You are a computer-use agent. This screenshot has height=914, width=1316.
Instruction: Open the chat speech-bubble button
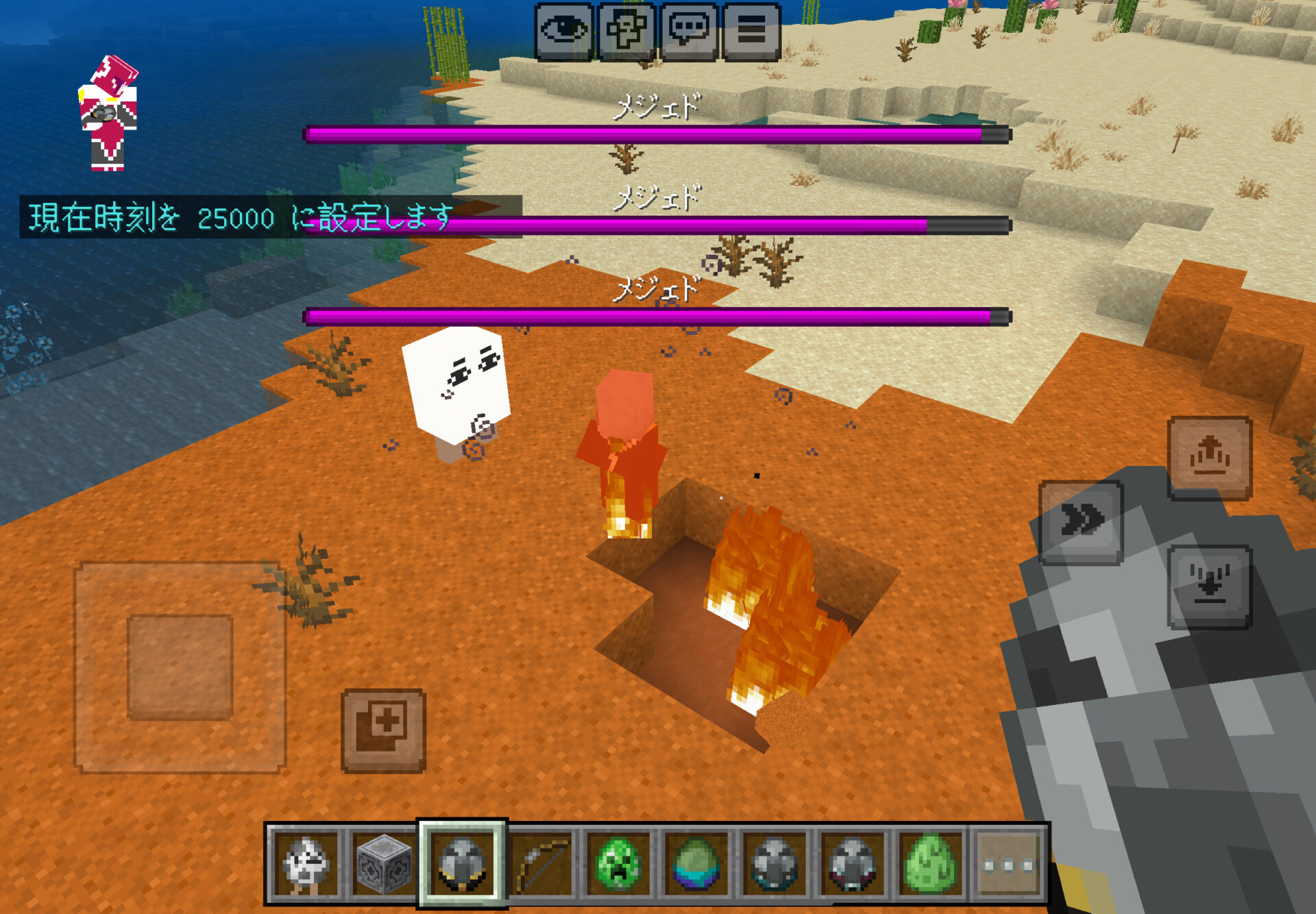click(689, 32)
